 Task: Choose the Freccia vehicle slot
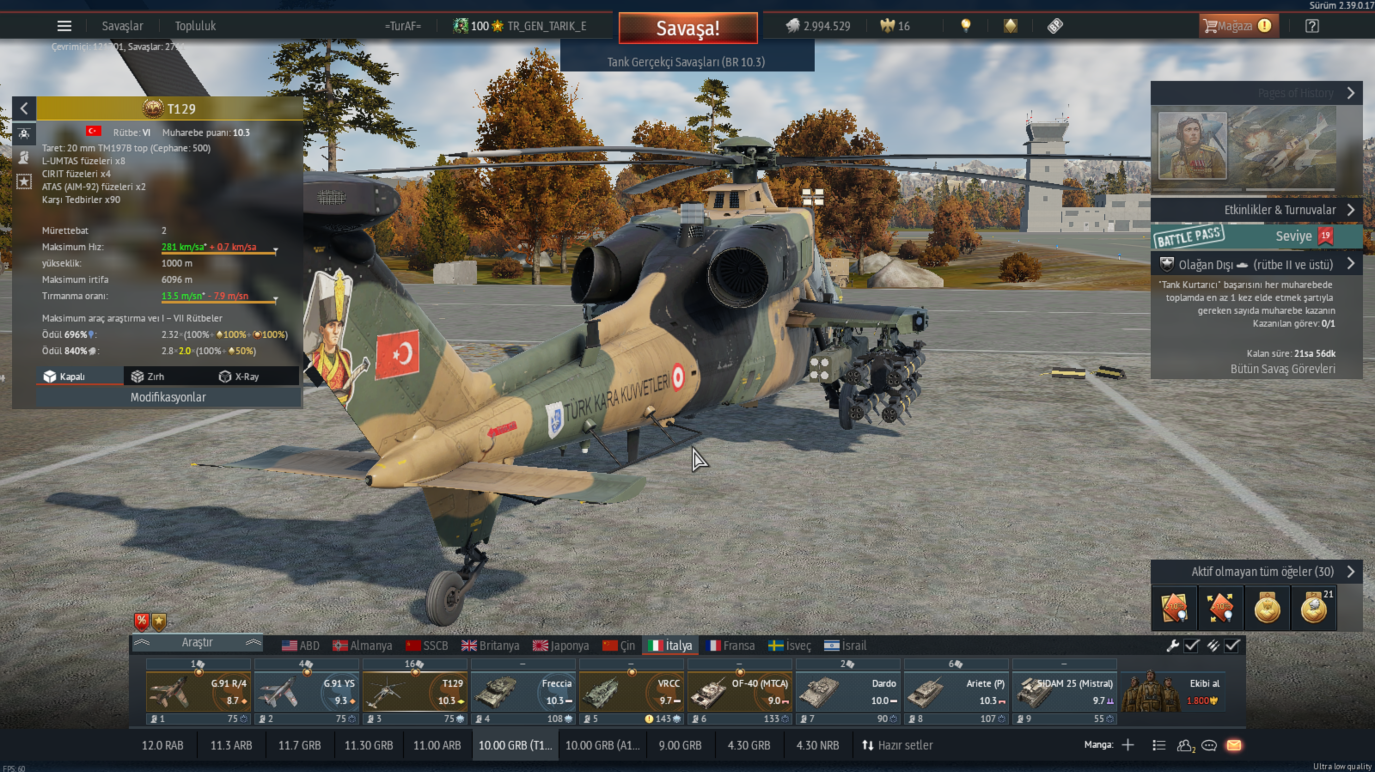pos(524,692)
